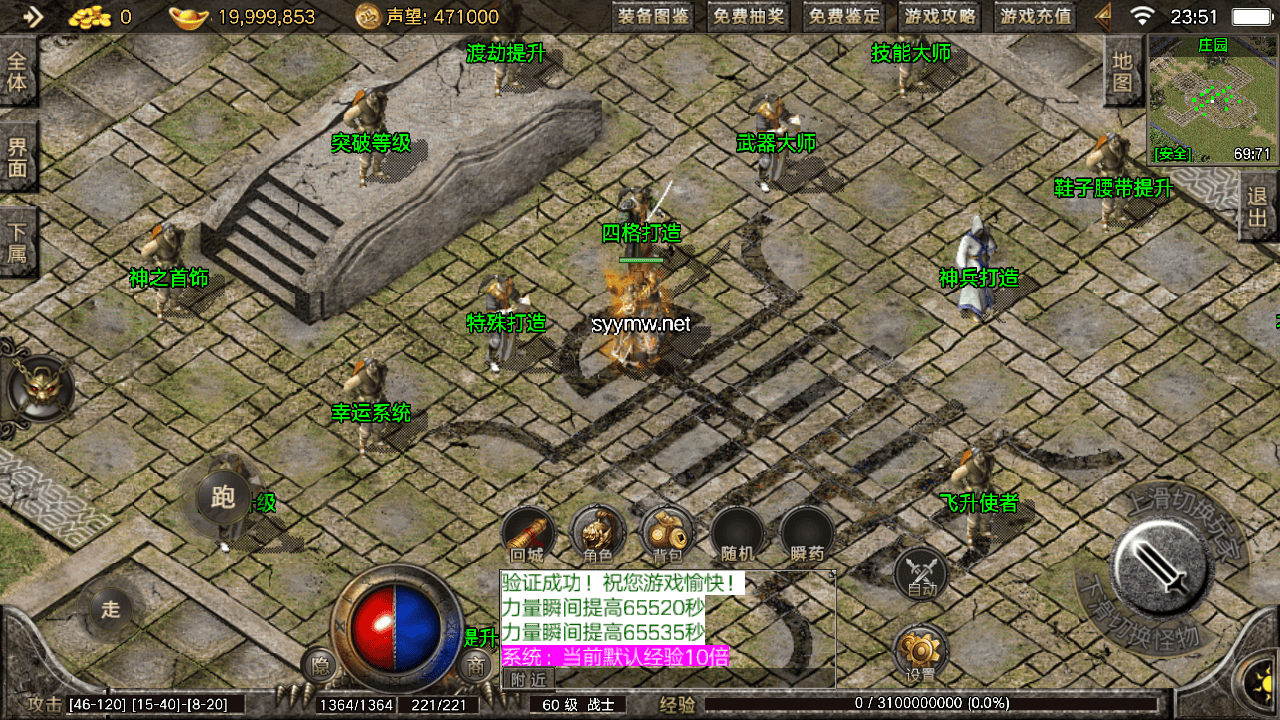Viewport: 1280px width, 720px height.
Task: Toggle the 界面 interface tab
Action: [18, 157]
